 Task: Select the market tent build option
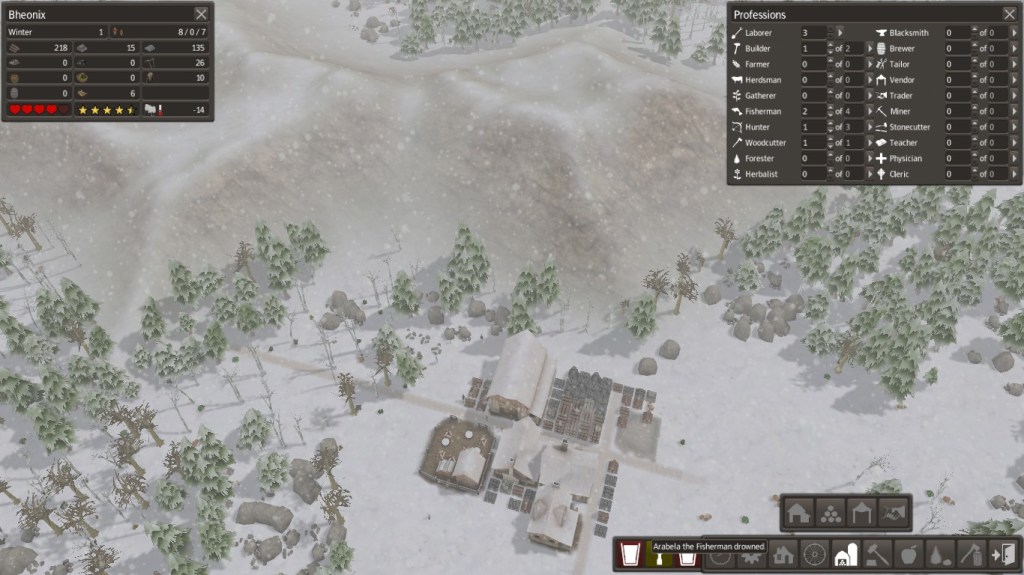[x=862, y=513]
